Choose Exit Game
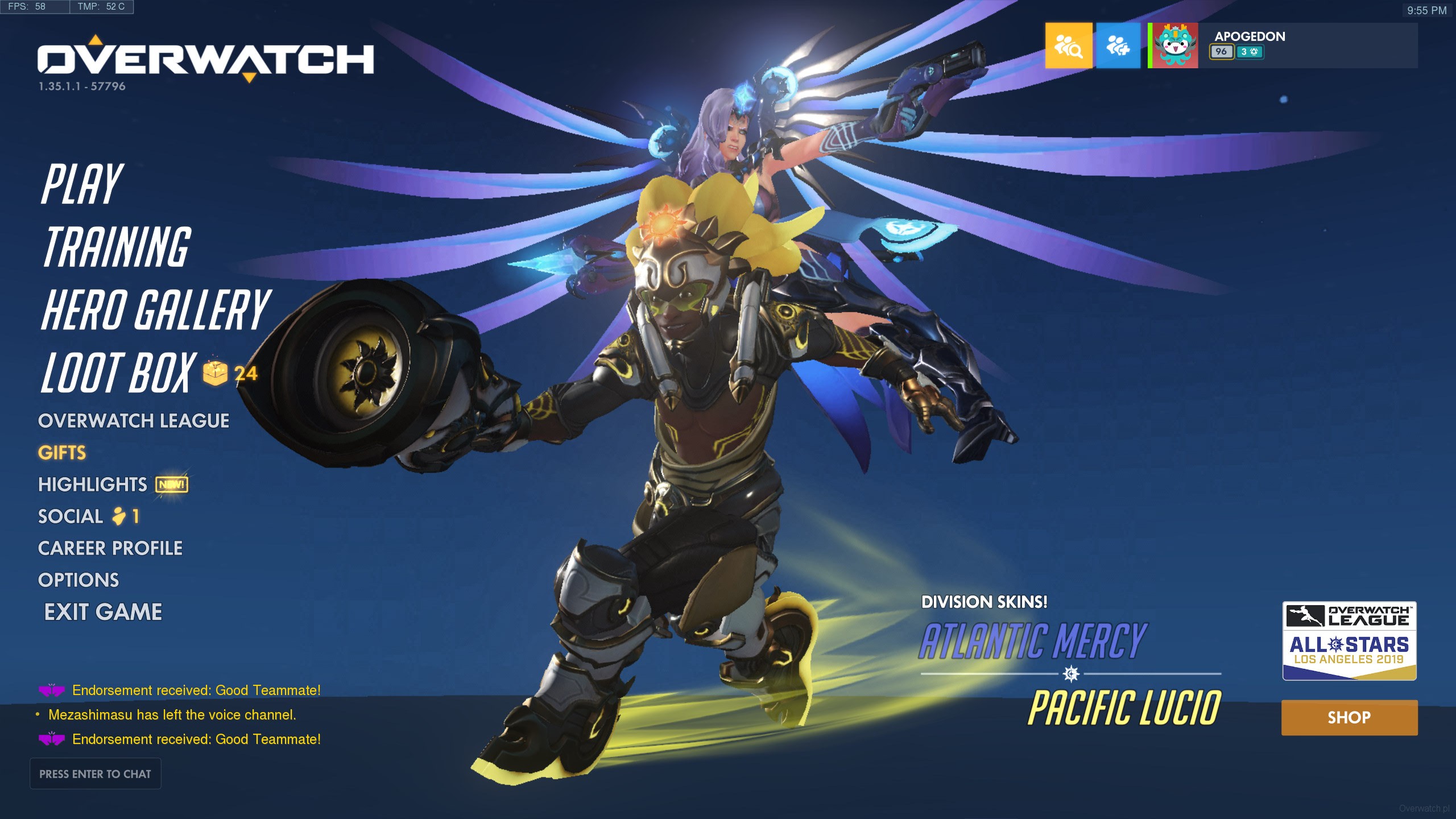Viewport: 1456px width, 819px height. pos(103,612)
